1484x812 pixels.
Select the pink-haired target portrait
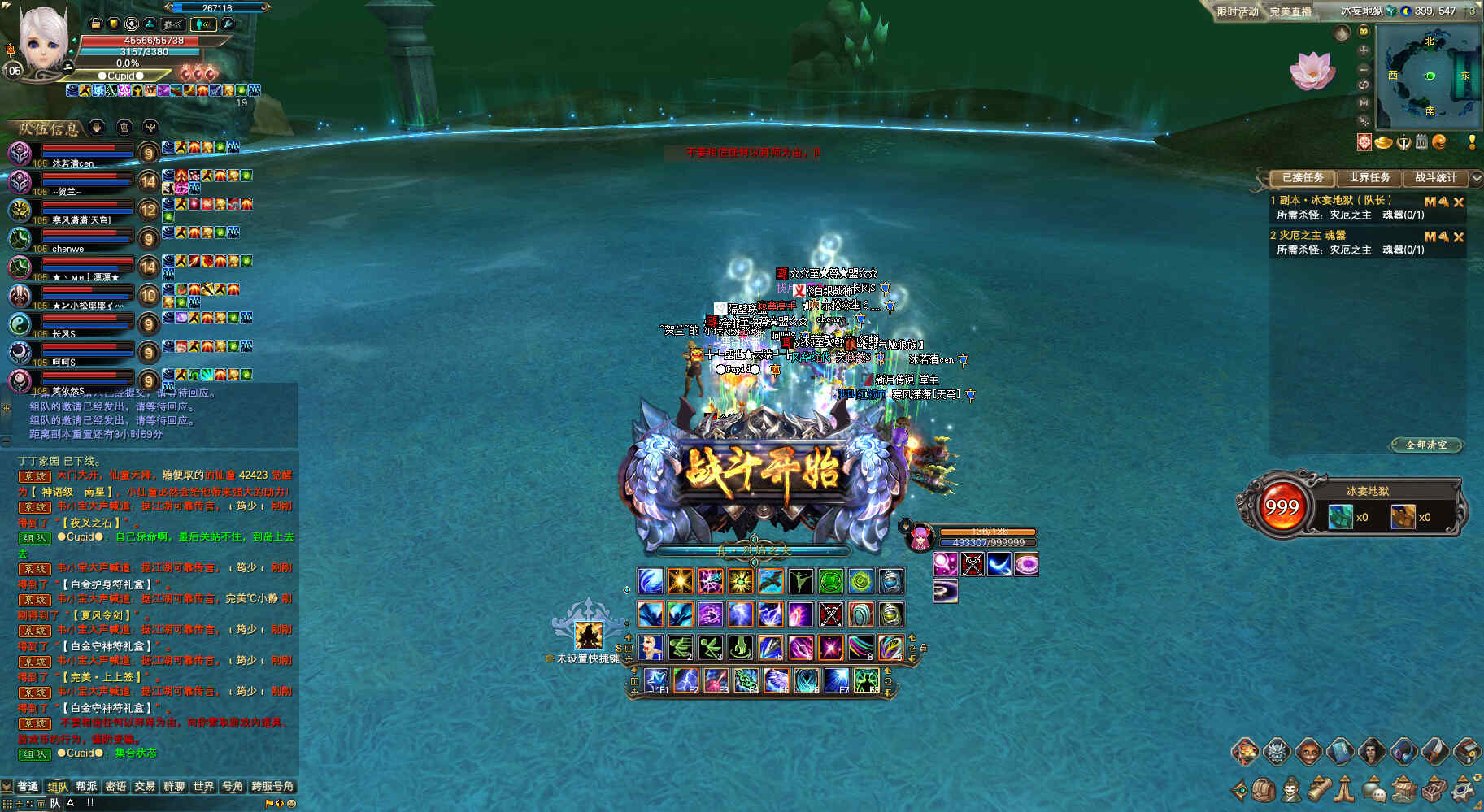920,537
